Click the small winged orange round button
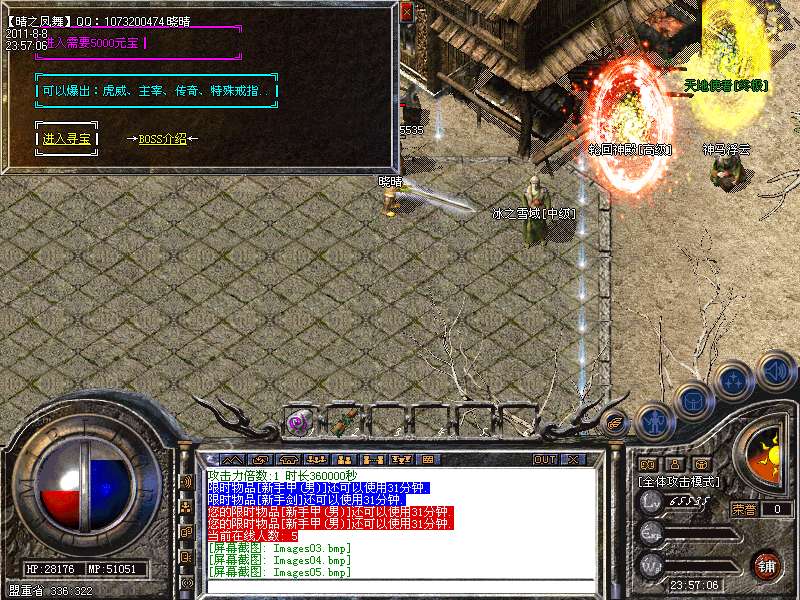This screenshot has width=800, height=600. click(616, 423)
